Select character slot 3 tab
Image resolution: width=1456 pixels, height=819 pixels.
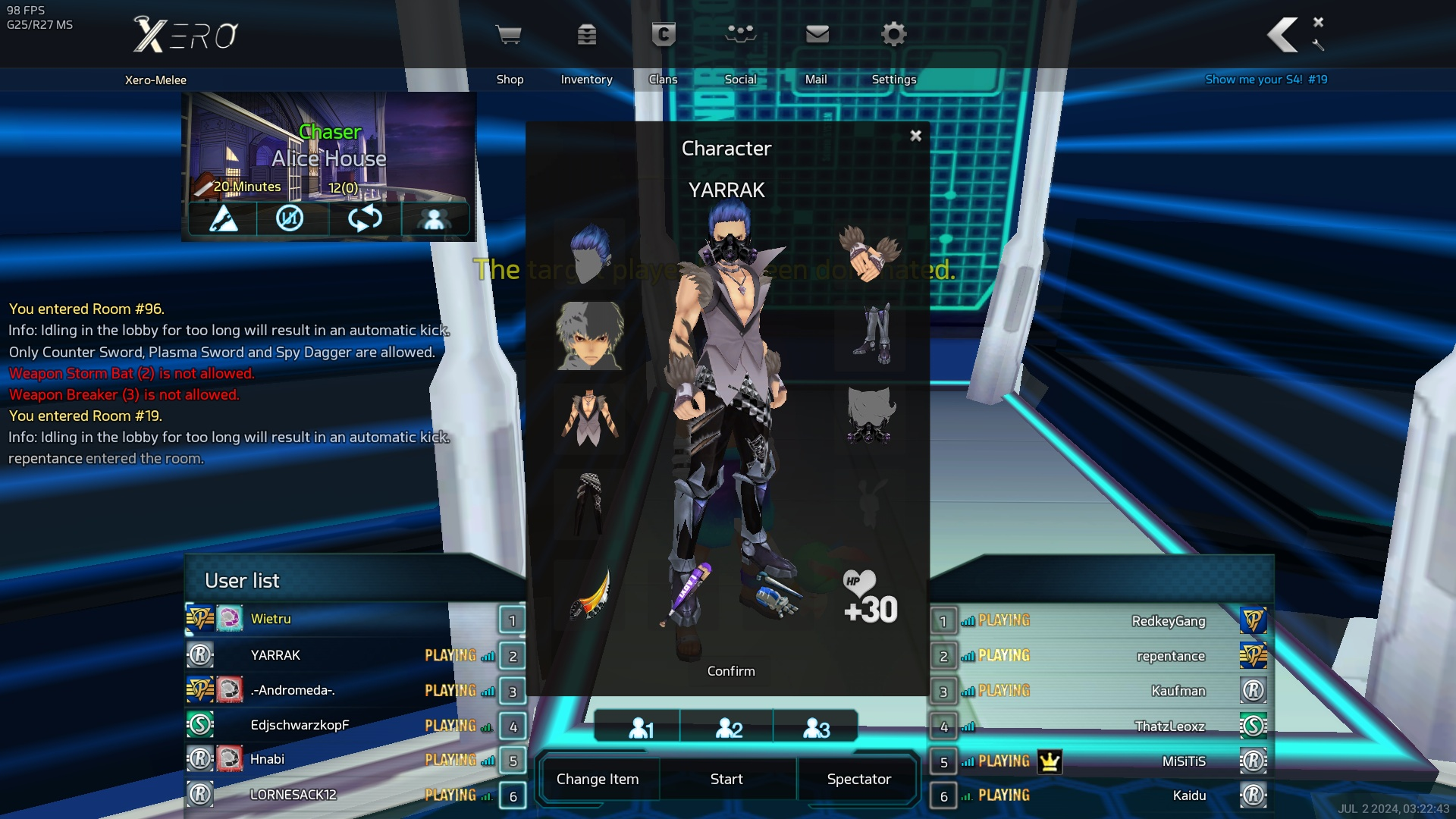[x=816, y=728]
